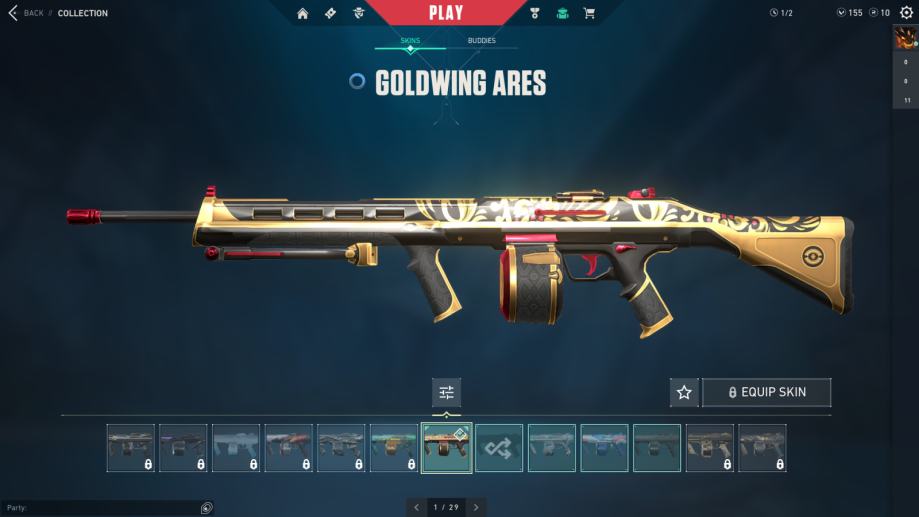Open the store shopping cart icon
The width and height of the screenshot is (919, 517).
(x=589, y=13)
